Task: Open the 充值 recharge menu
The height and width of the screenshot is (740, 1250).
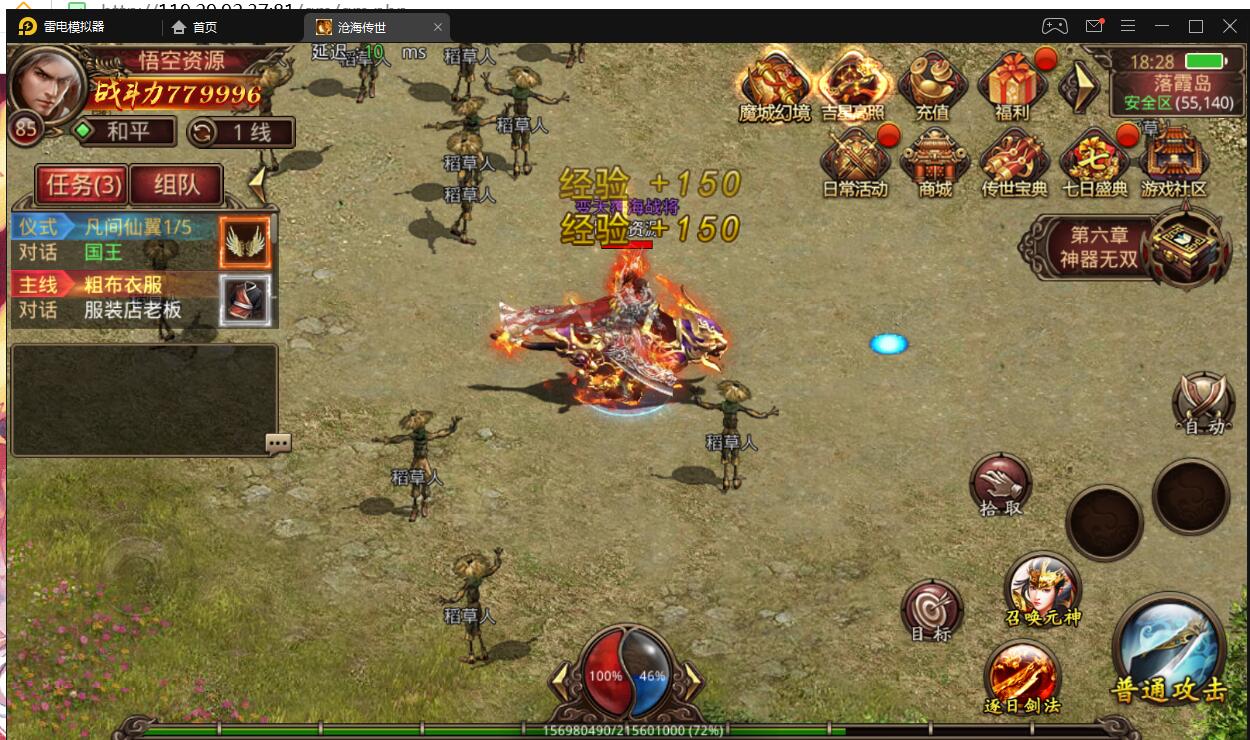Action: point(932,84)
